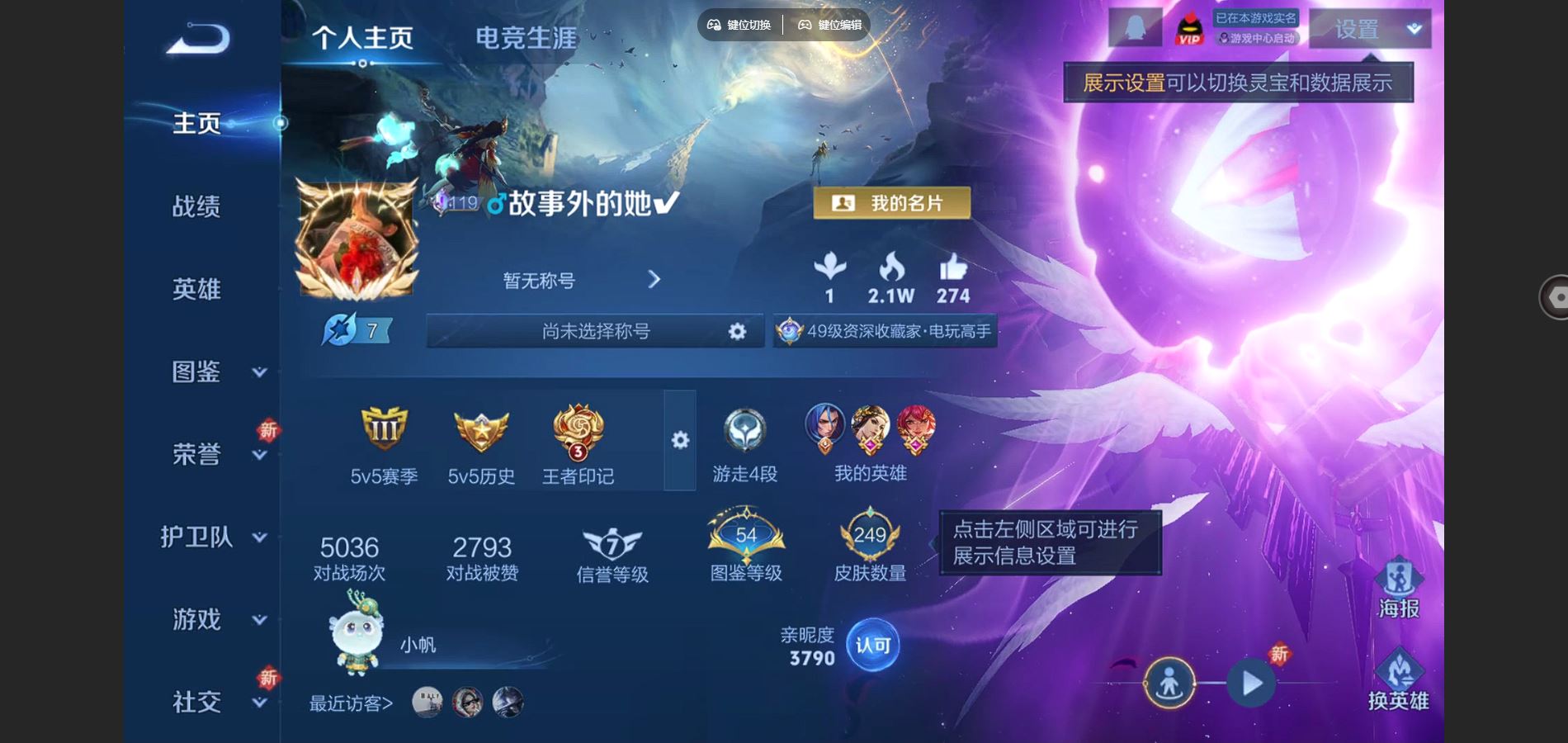This screenshot has width=1568, height=743.
Task: Select 战绩 in the left sidebar
Action: pyautogui.click(x=198, y=206)
